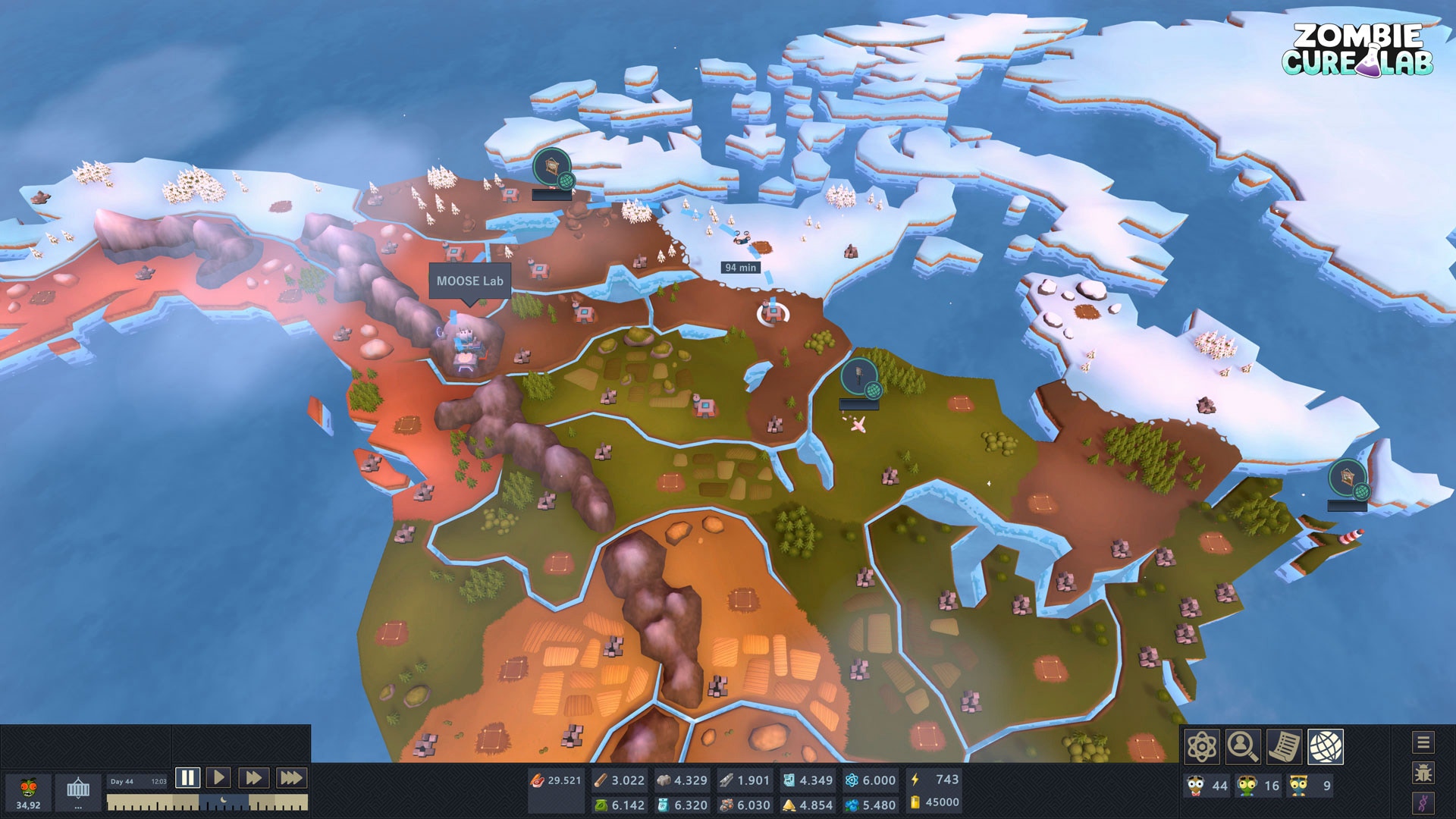Open the scroll task list button
Viewport: 1456px width, 819px height.
1284,747
